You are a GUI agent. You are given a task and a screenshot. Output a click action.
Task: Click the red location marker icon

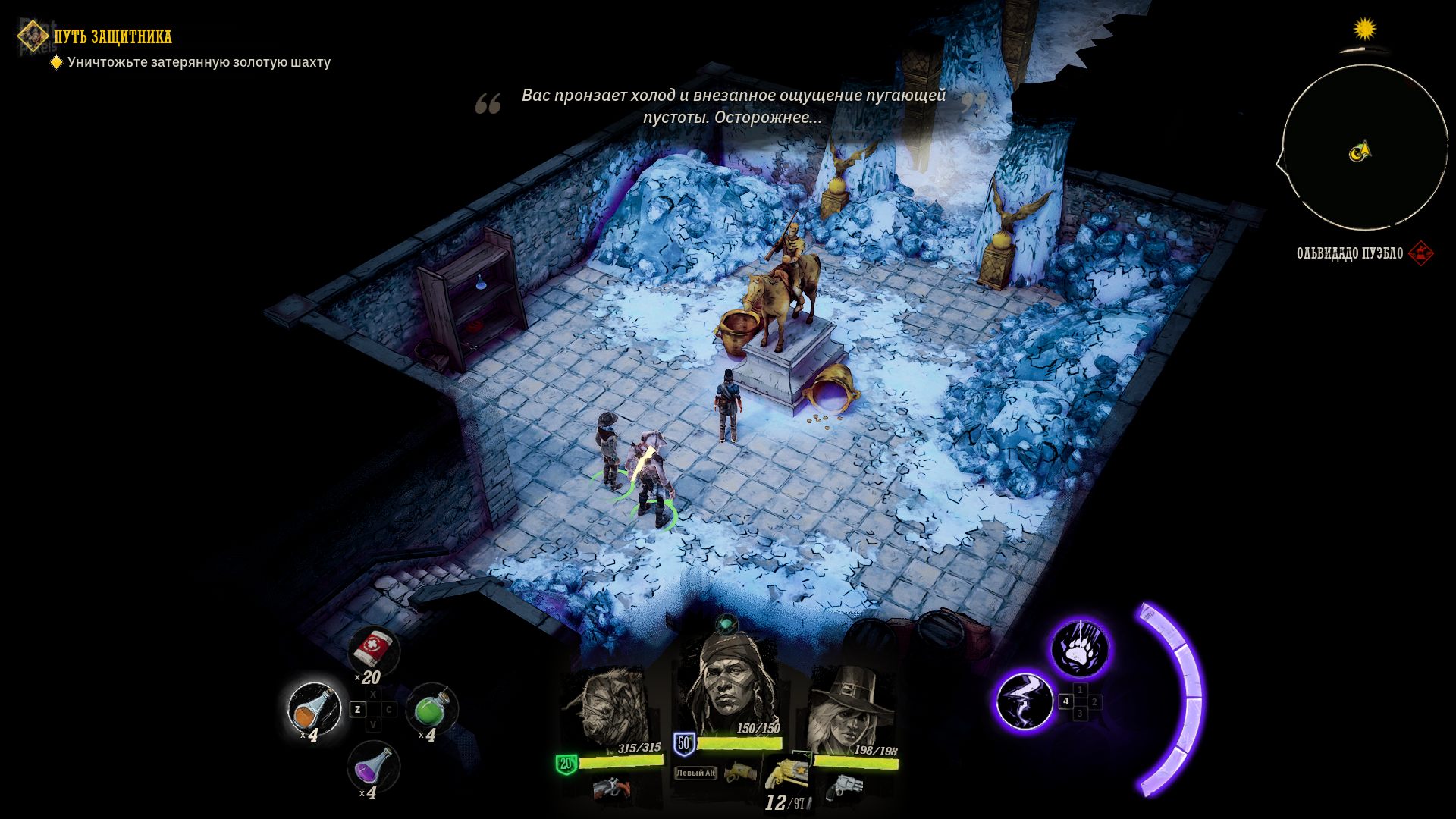1420,253
